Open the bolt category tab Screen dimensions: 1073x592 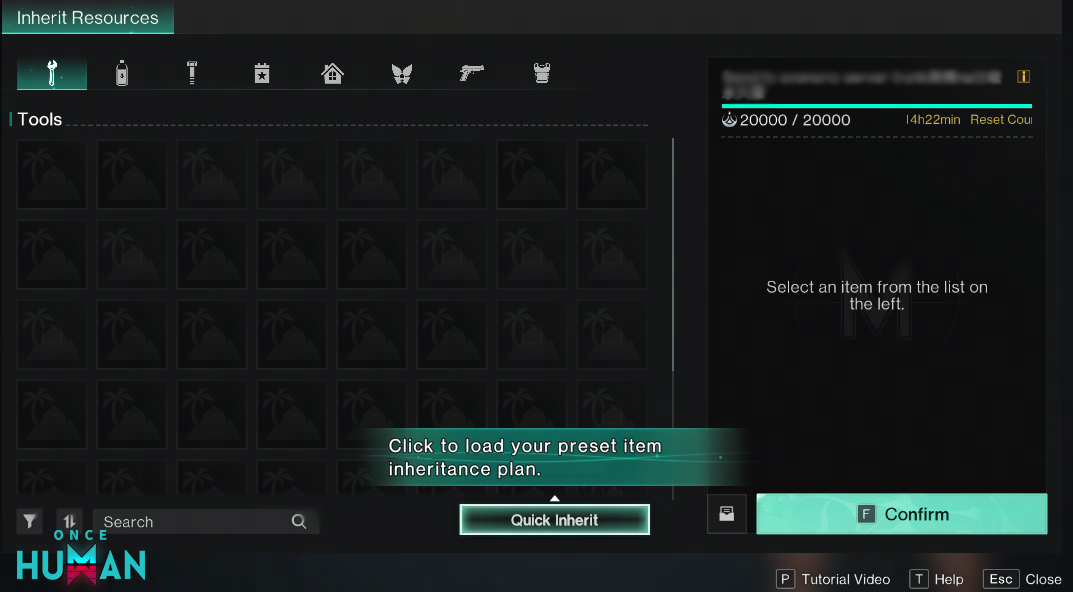(x=191, y=73)
